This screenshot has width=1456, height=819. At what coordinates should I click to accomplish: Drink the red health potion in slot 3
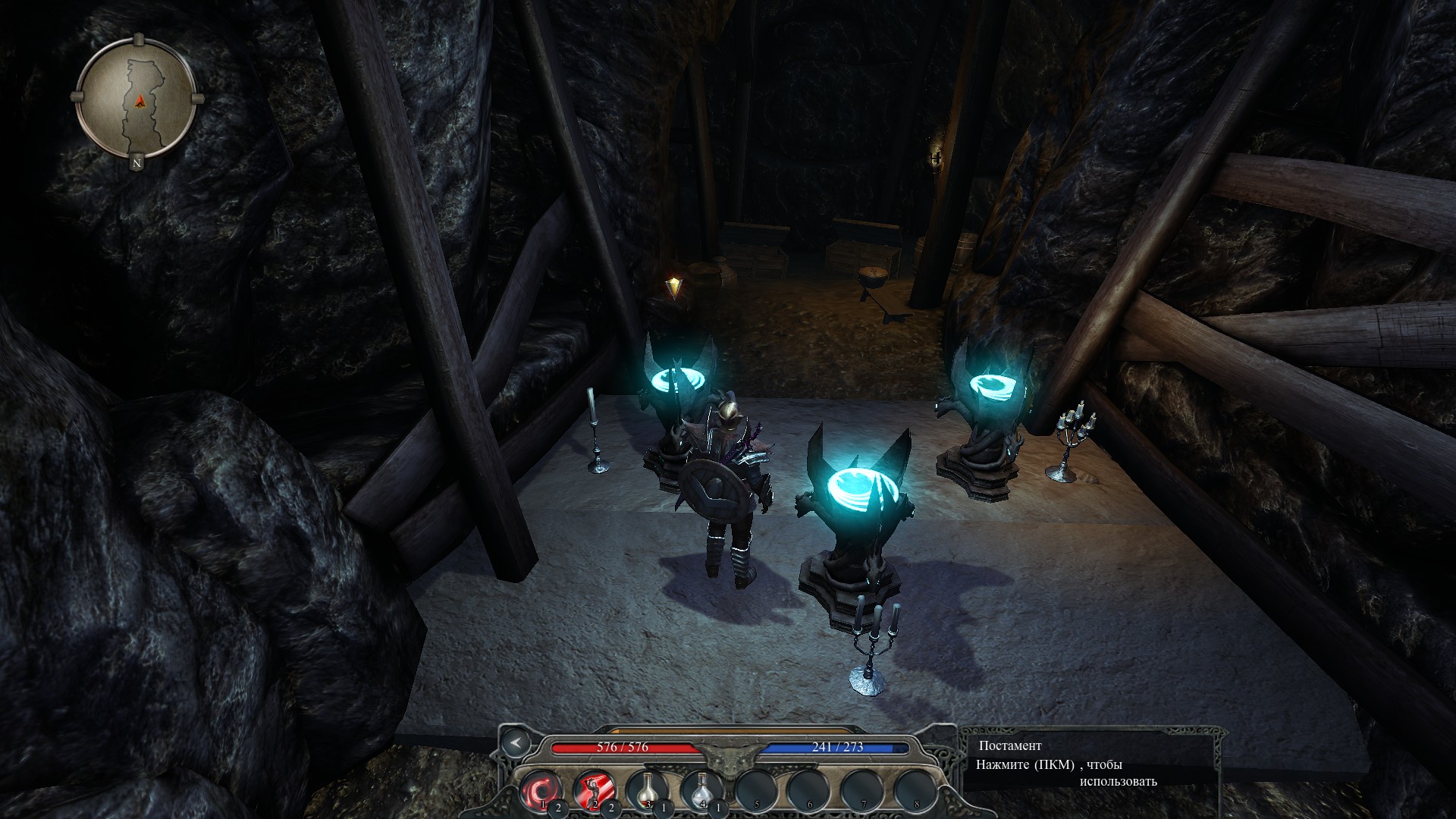click(646, 789)
